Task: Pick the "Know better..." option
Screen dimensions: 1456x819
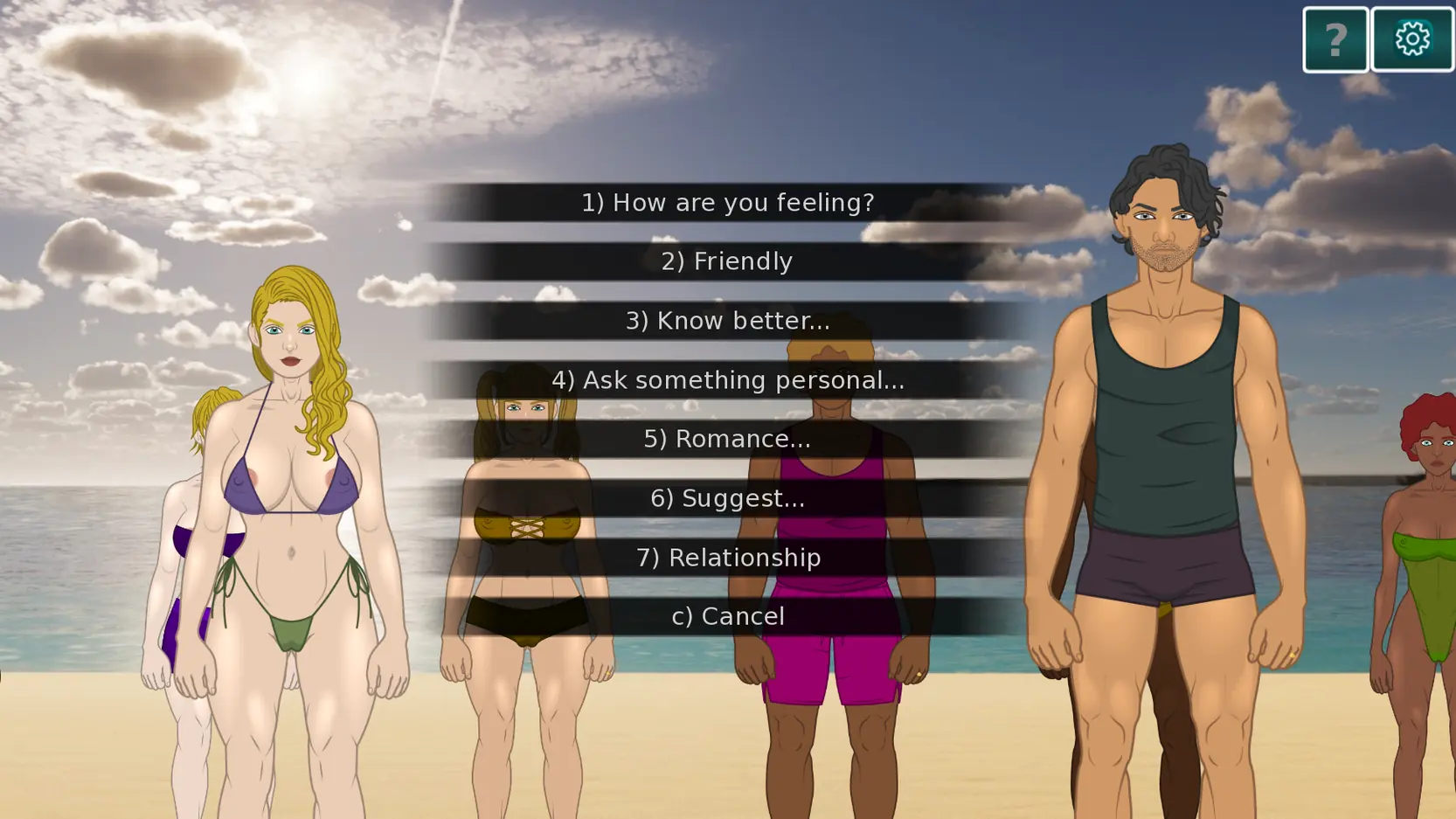Action: pyautogui.click(x=727, y=321)
